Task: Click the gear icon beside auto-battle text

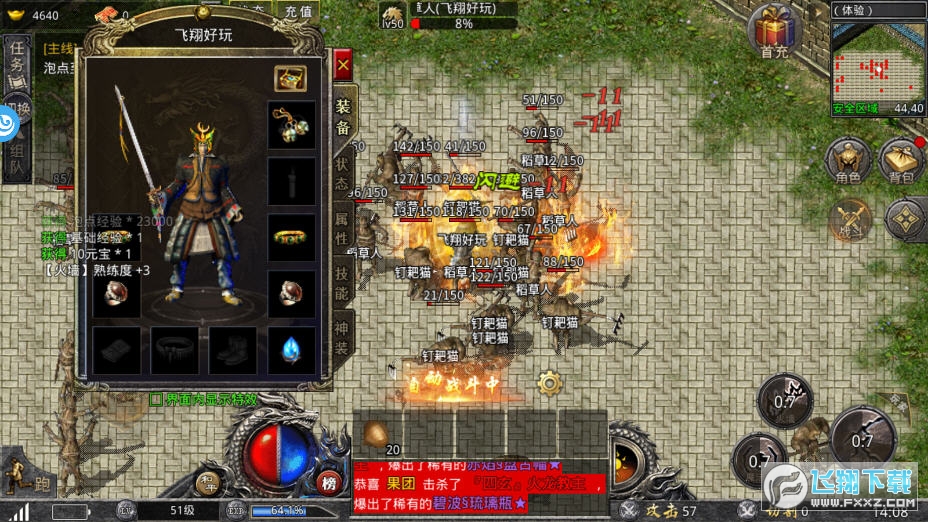Action: point(548,381)
